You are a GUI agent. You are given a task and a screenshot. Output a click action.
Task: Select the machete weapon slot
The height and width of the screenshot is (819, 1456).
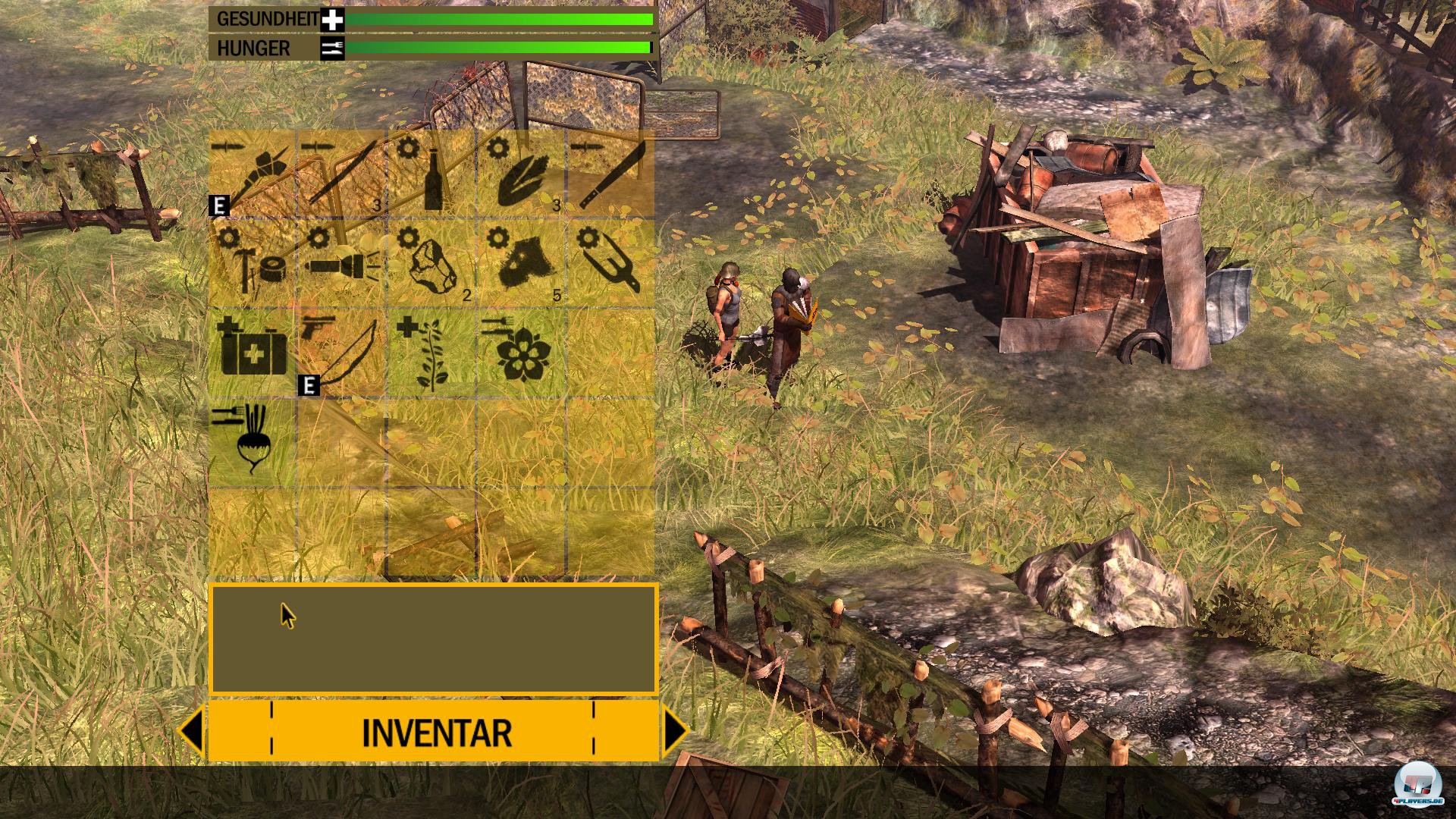610,174
